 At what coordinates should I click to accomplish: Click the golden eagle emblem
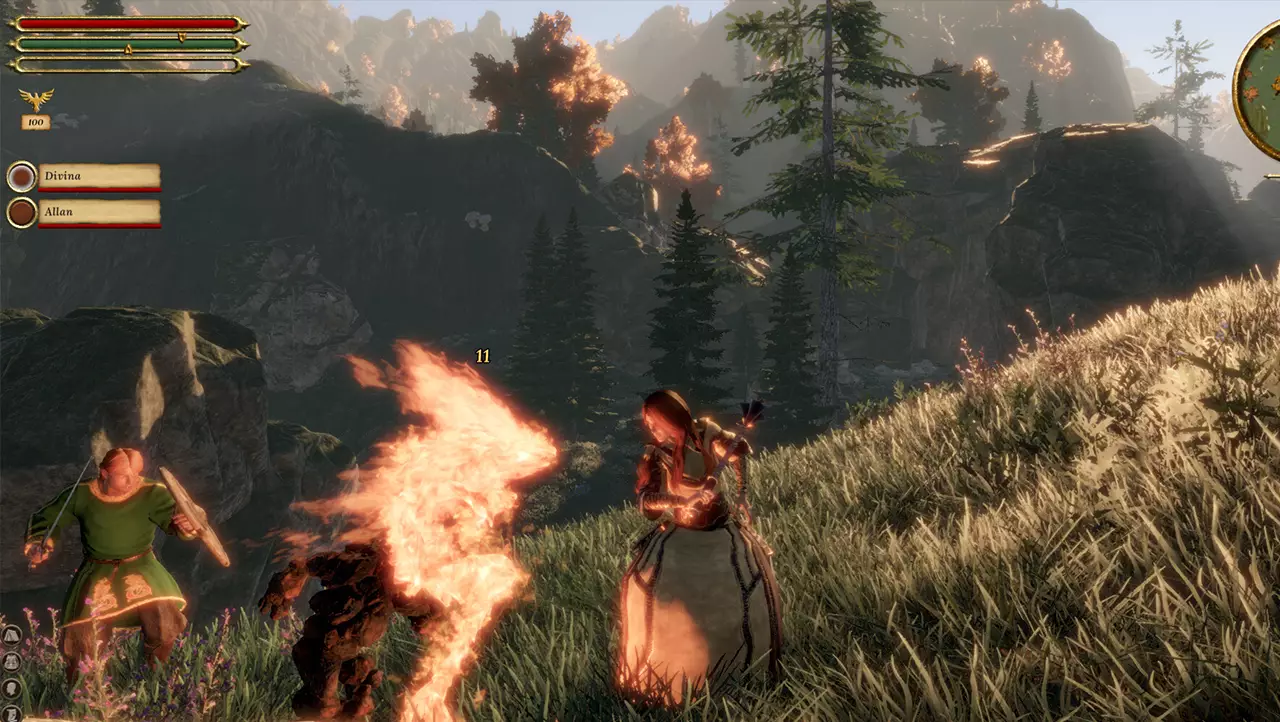coord(36,99)
